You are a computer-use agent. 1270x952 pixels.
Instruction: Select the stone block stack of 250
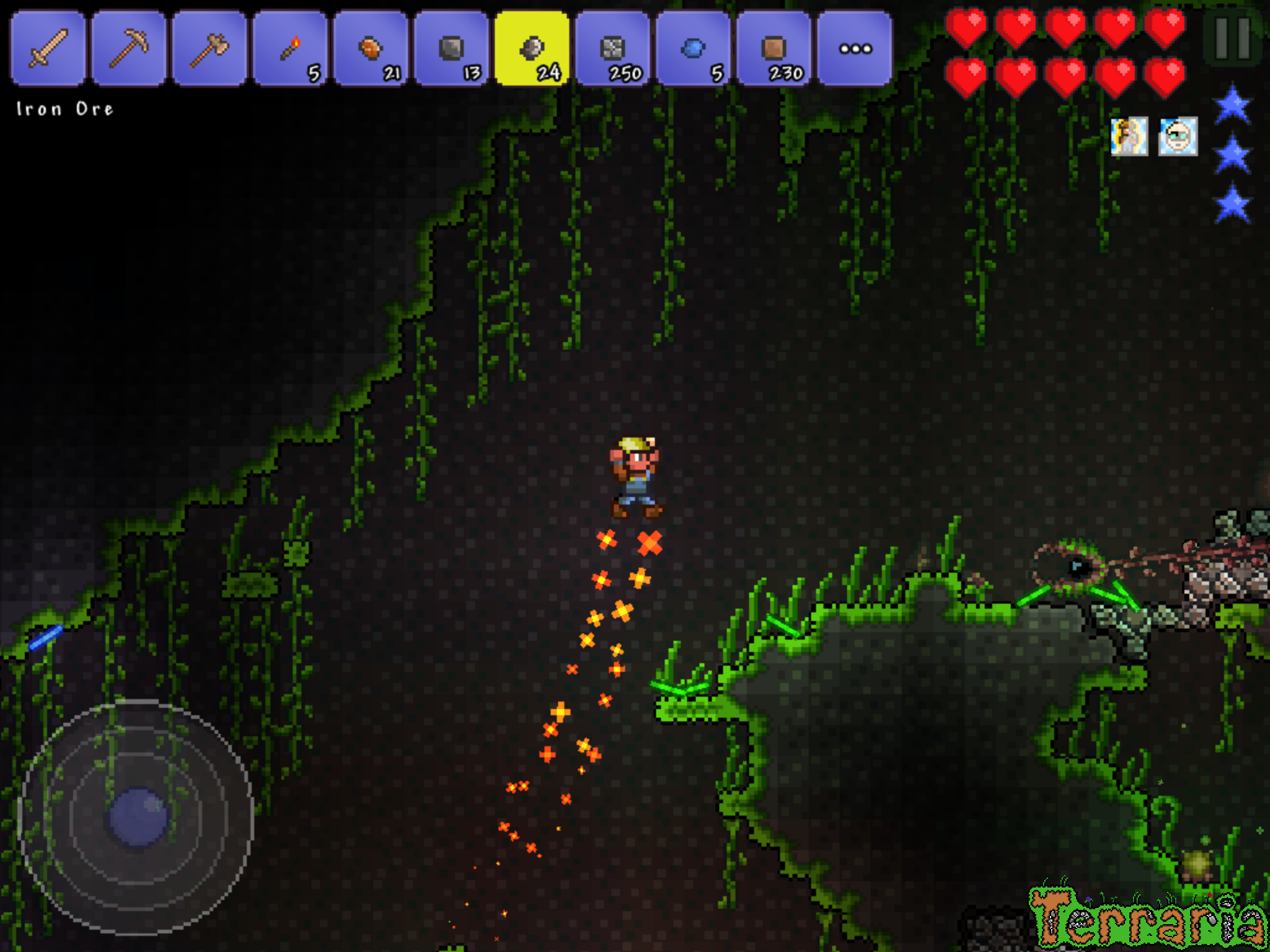click(615, 46)
